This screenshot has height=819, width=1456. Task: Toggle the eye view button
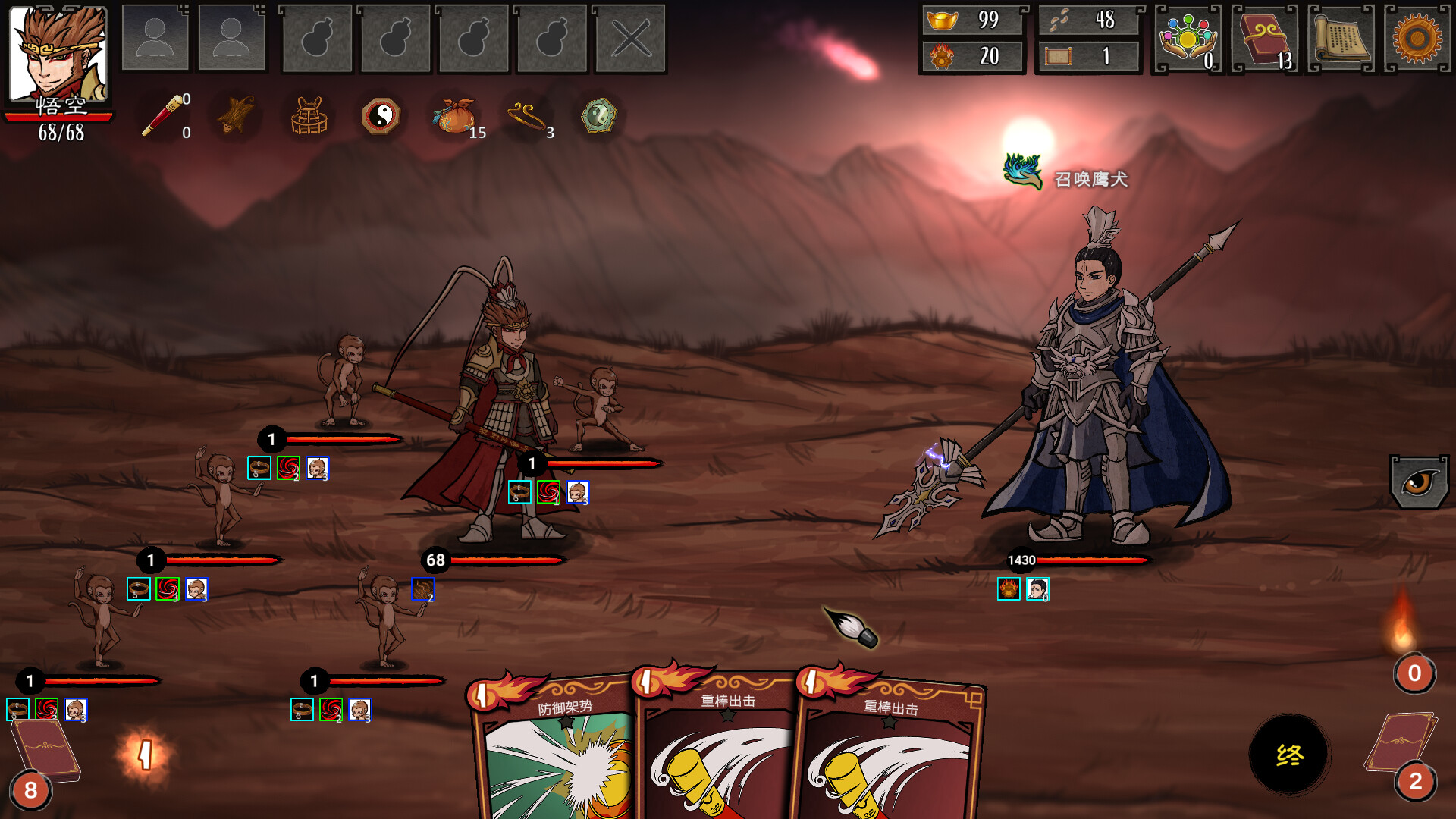click(1419, 482)
